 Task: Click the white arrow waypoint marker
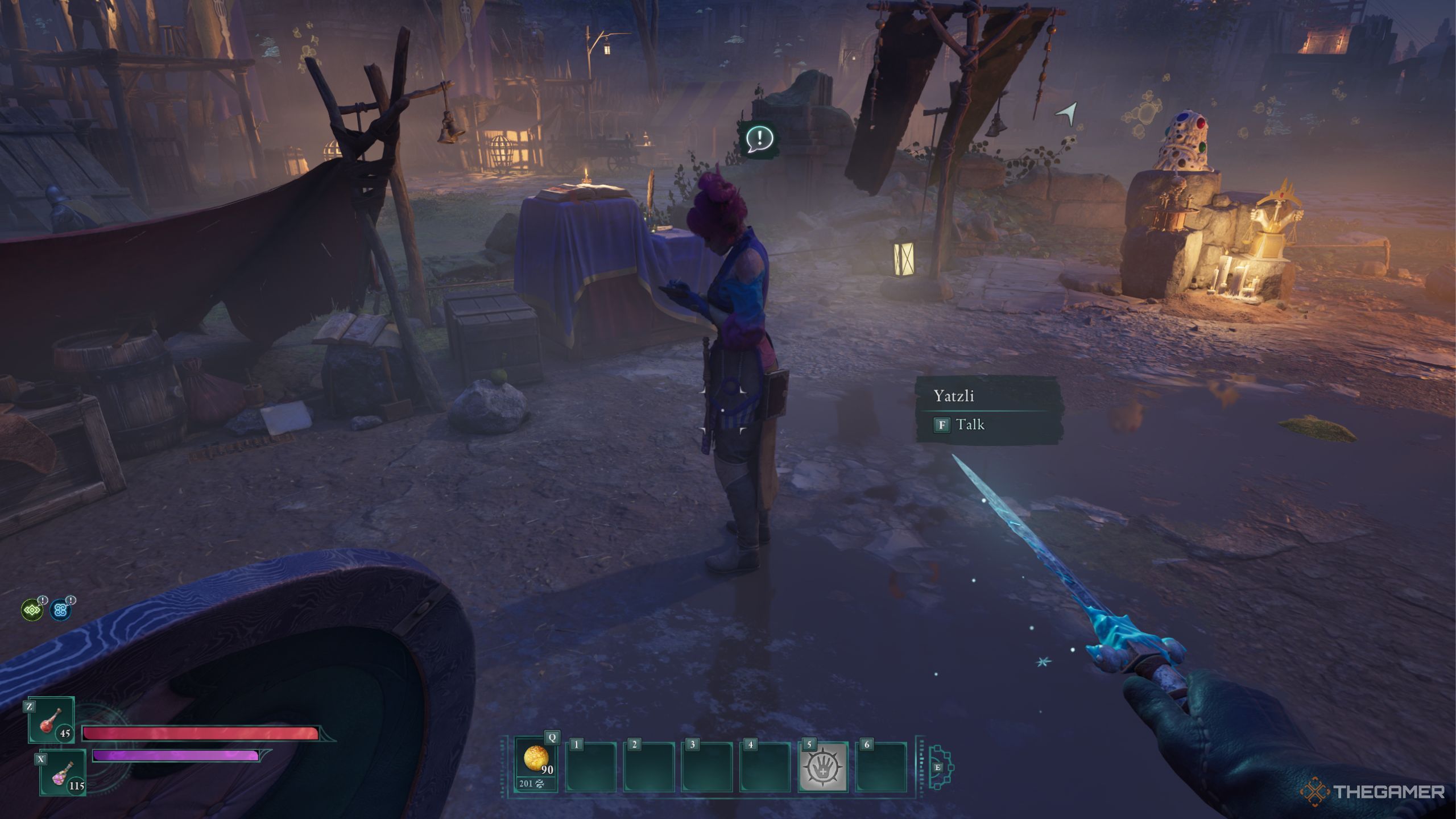pos(1068,113)
